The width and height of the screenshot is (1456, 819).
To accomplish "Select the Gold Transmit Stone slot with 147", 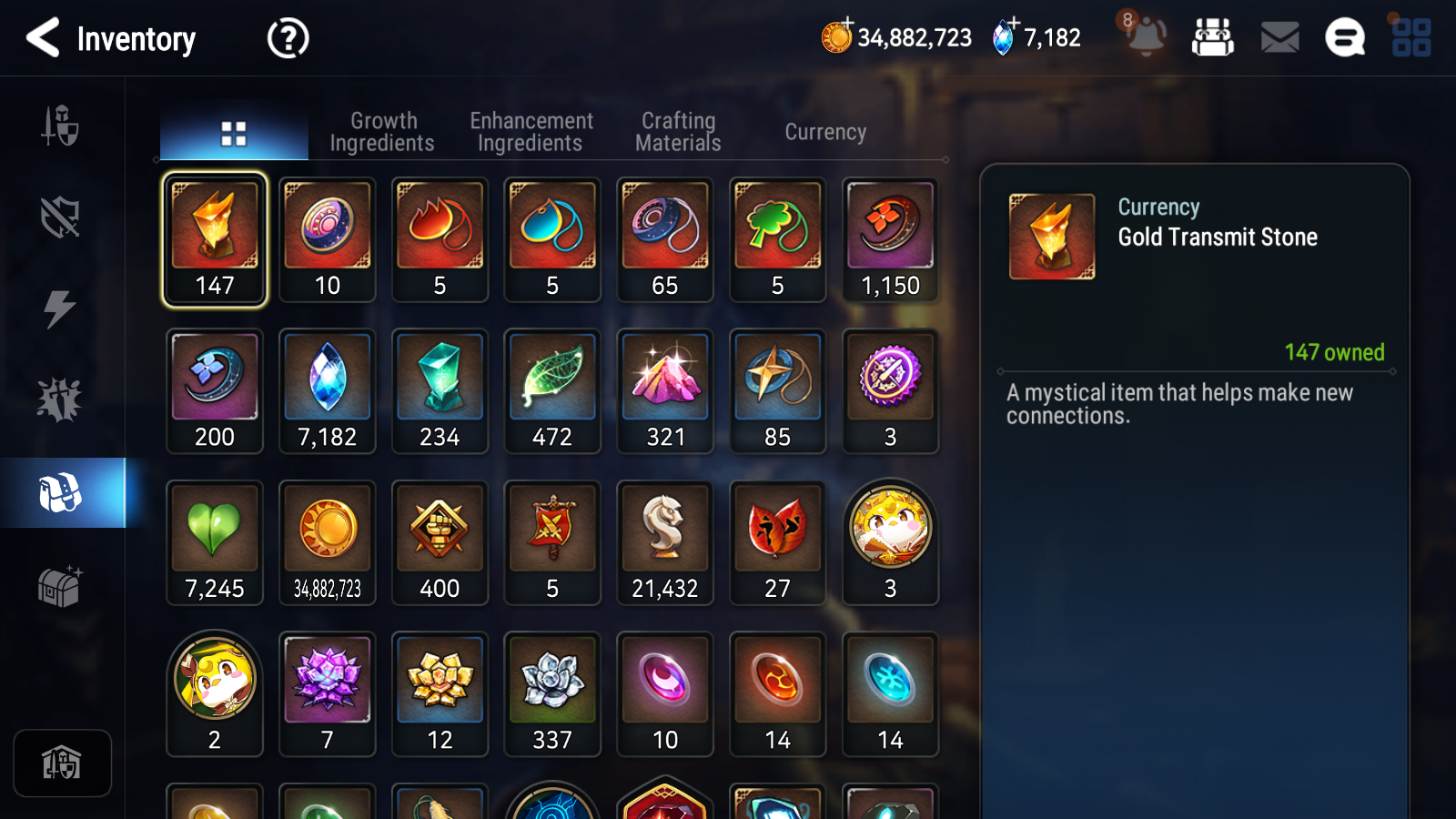I will 215,239.
